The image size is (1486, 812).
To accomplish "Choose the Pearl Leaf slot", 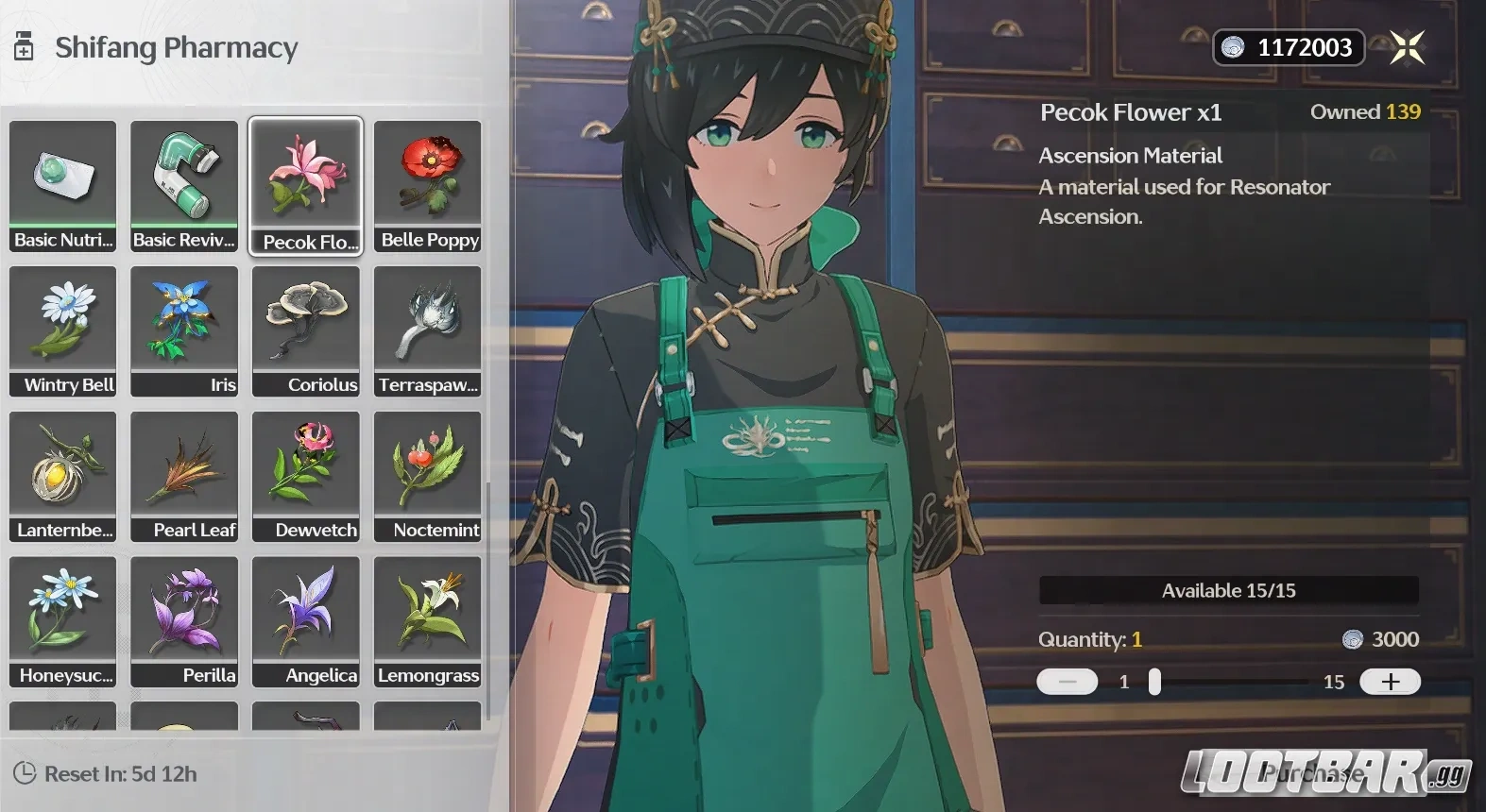I will tap(184, 476).
